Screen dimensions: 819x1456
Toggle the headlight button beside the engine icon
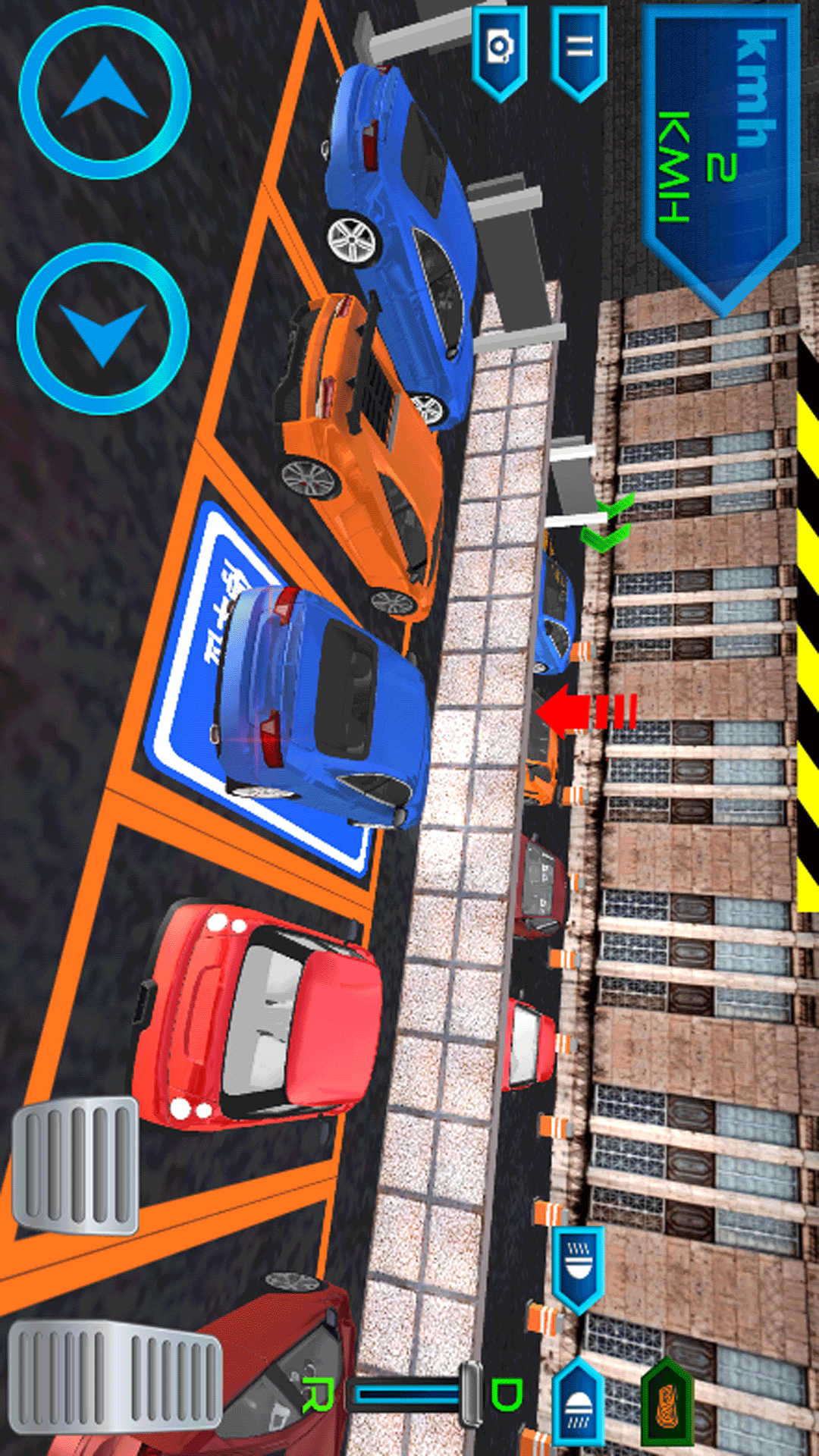[x=579, y=1401]
